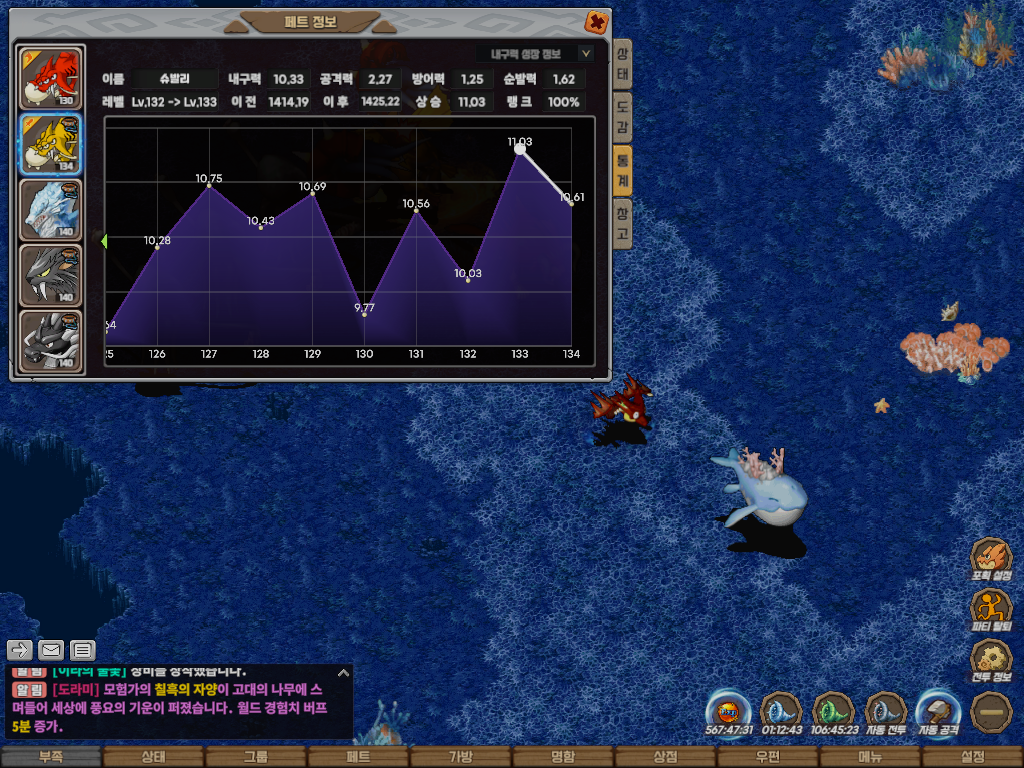Image resolution: width=1024 pixels, height=768 pixels.
Task: Open the 설정 settings menu
Action: point(972,757)
